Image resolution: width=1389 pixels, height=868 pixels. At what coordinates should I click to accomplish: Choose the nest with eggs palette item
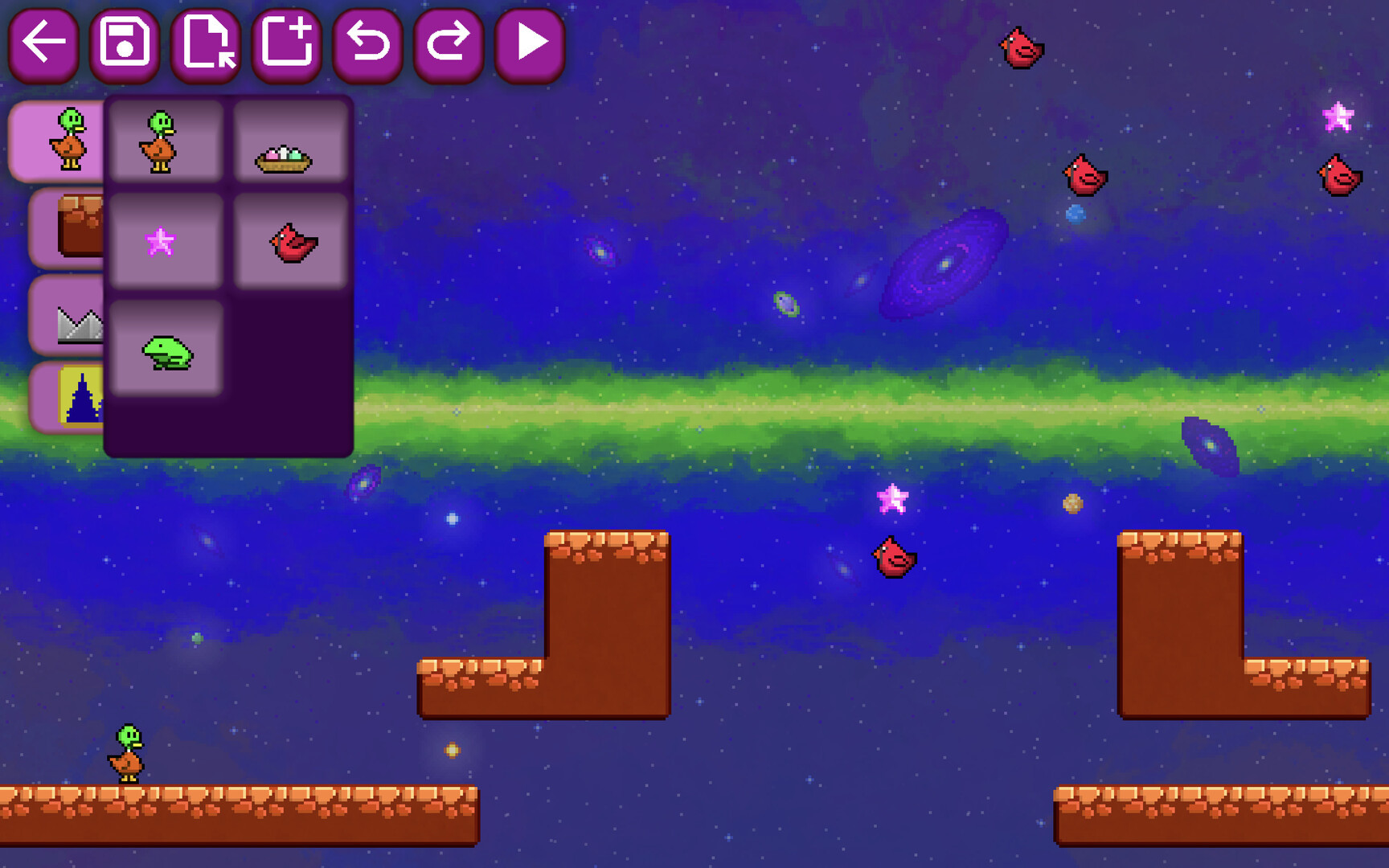[290, 141]
